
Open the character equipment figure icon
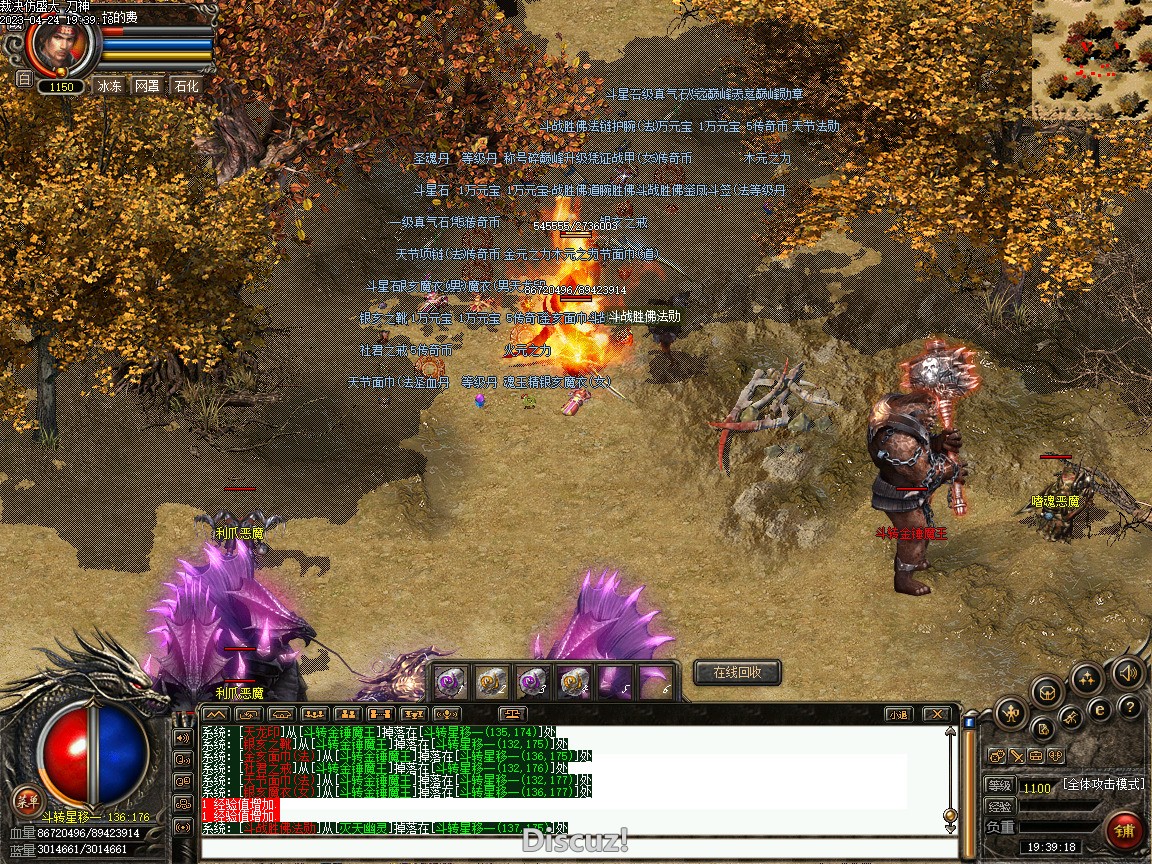1010,714
